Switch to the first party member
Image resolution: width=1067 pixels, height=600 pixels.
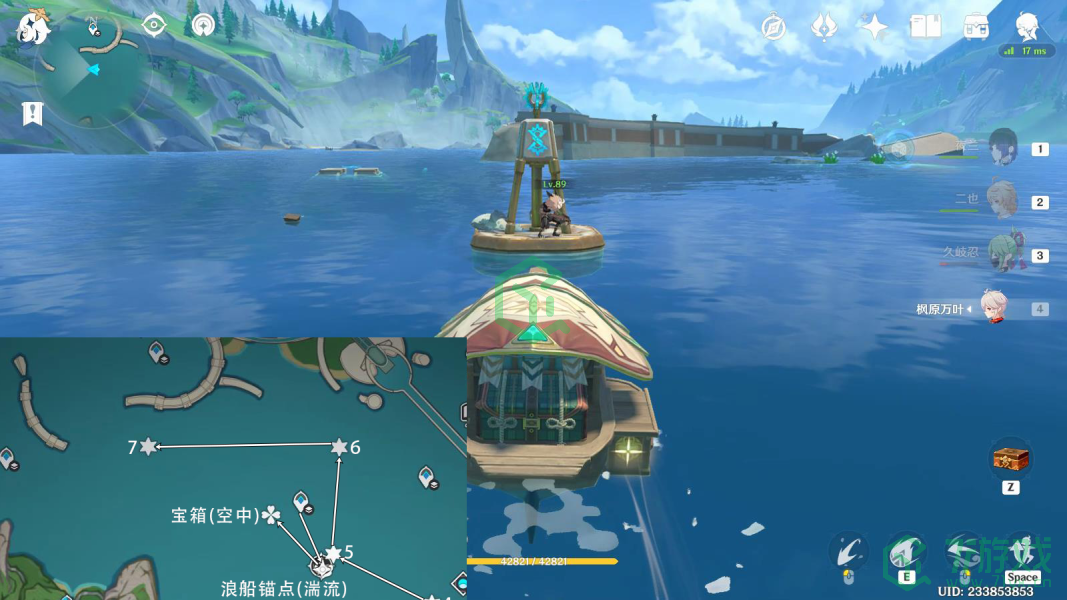(x=1002, y=149)
